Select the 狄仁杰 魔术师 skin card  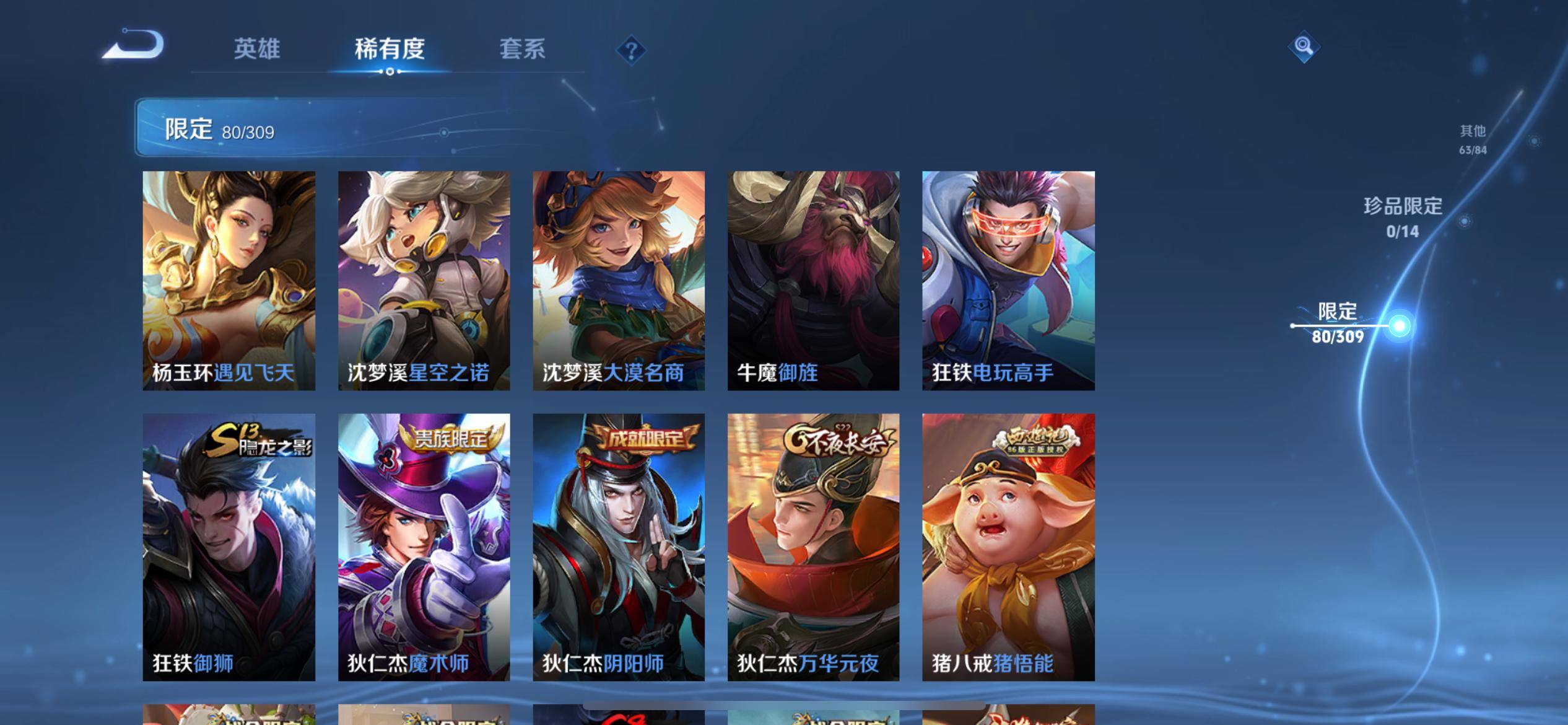424,547
